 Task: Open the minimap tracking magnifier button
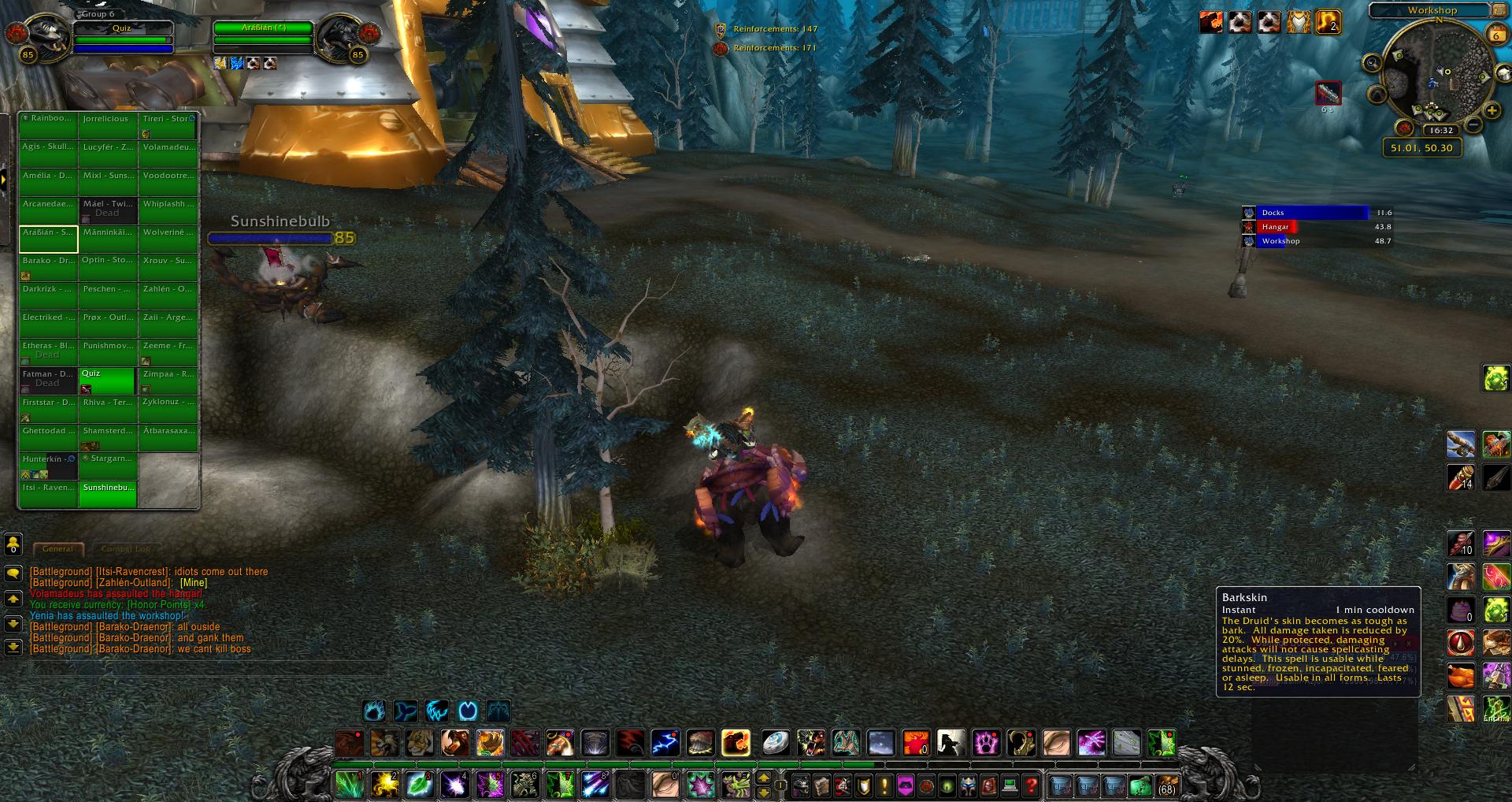[1372, 63]
